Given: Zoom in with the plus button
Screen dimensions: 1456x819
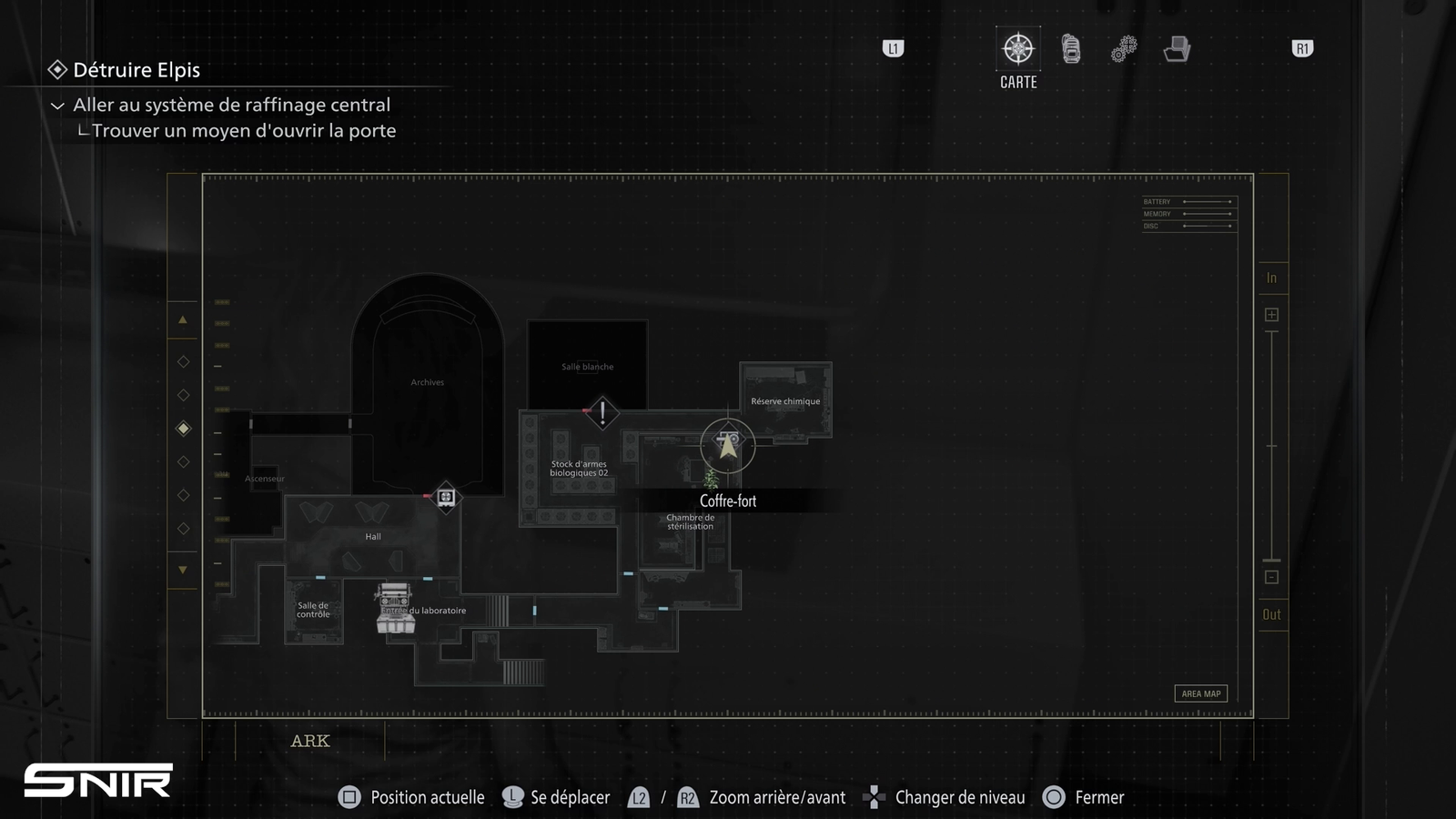Looking at the screenshot, I should click(1271, 315).
